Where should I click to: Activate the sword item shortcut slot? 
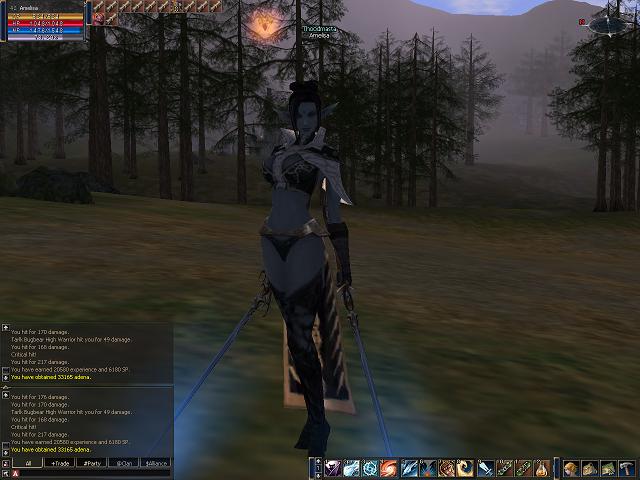tap(485, 468)
